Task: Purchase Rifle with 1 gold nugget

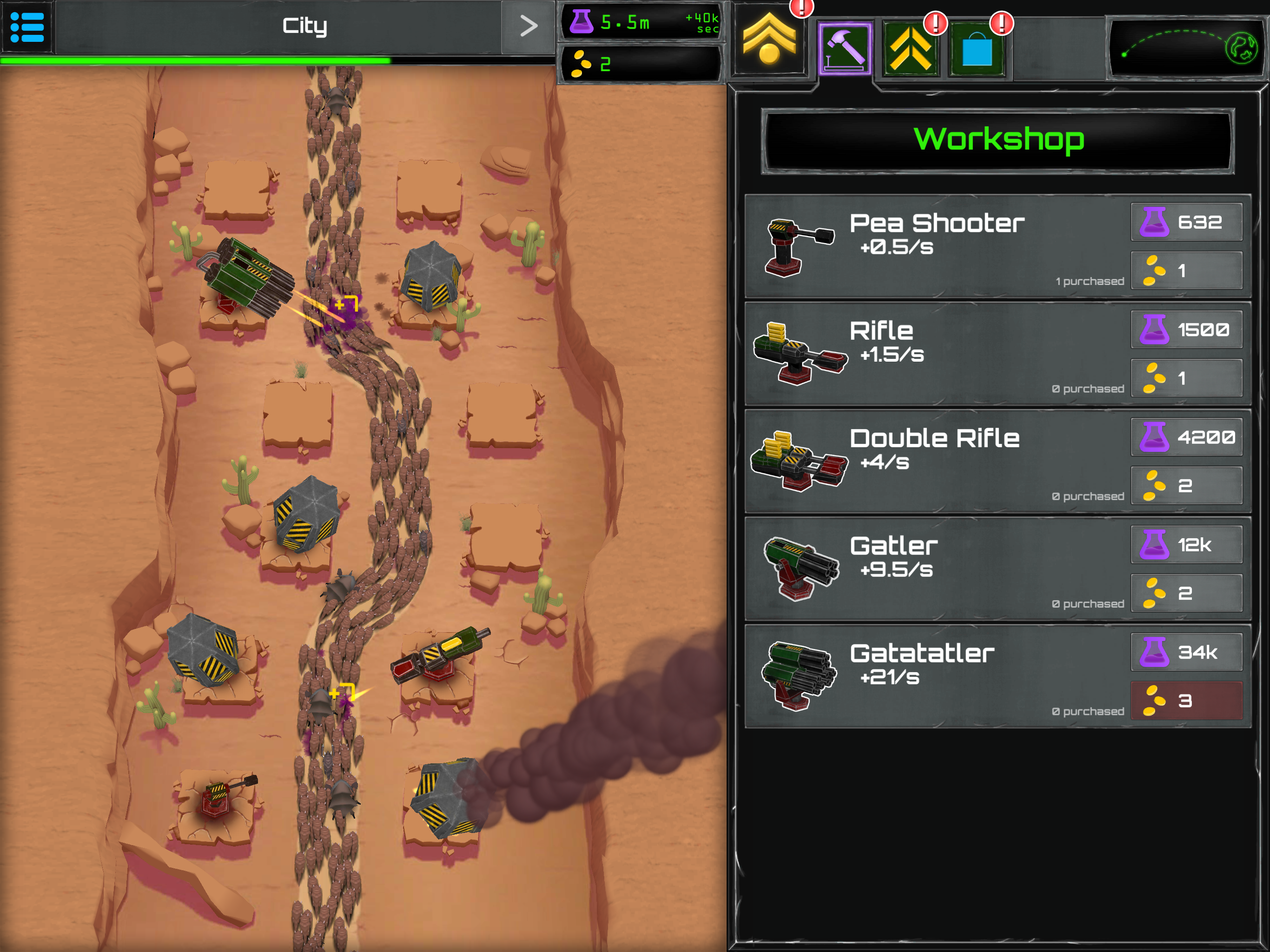Action: 1186,378
